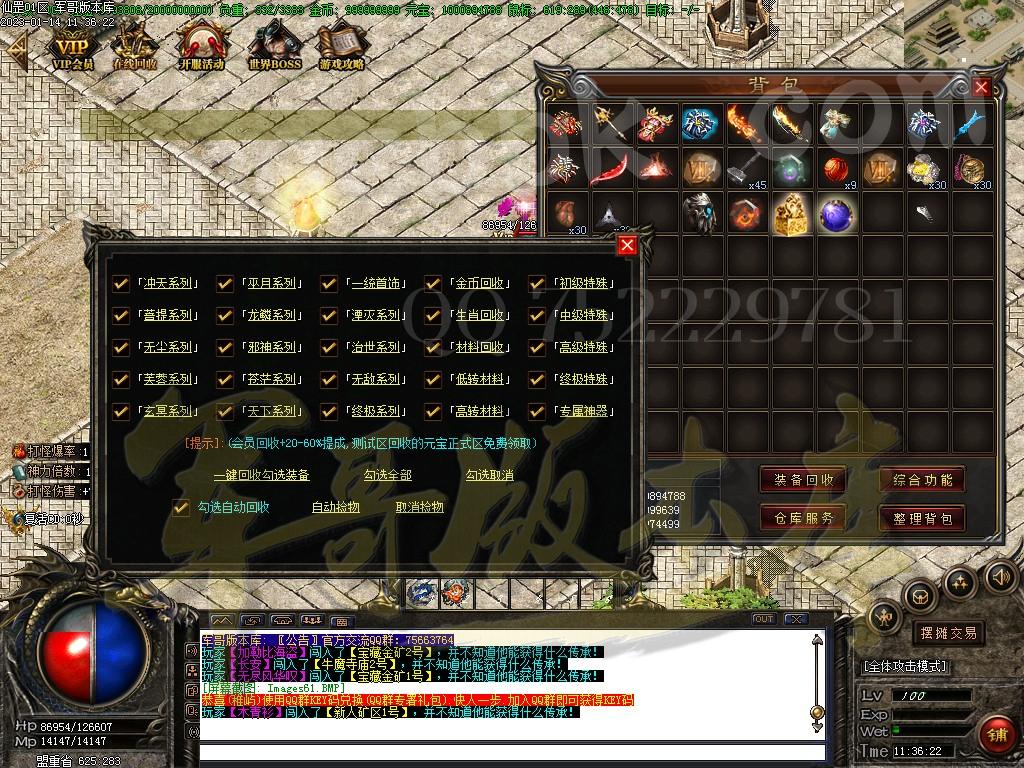The width and height of the screenshot is (1024, 768).
Task: Open 综合功能 from the bag panel
Action: point(922,480)
